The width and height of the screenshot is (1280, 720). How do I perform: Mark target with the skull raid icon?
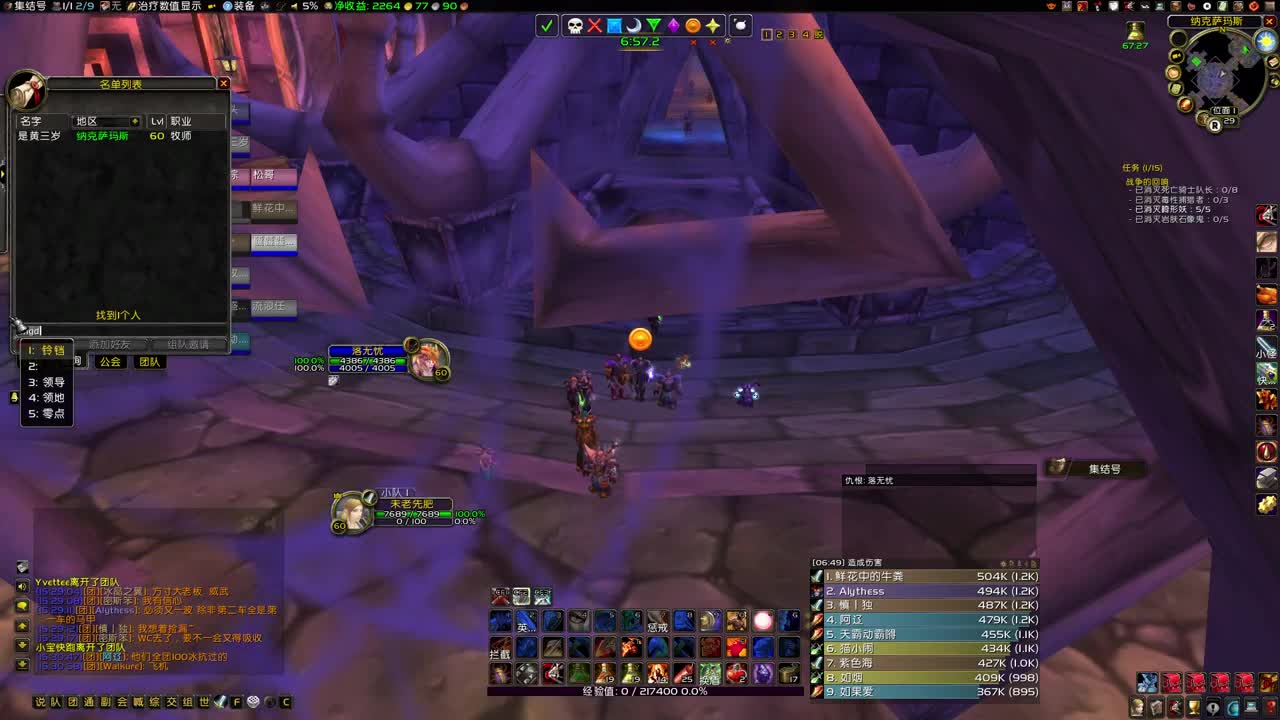(x=575, y=25)
